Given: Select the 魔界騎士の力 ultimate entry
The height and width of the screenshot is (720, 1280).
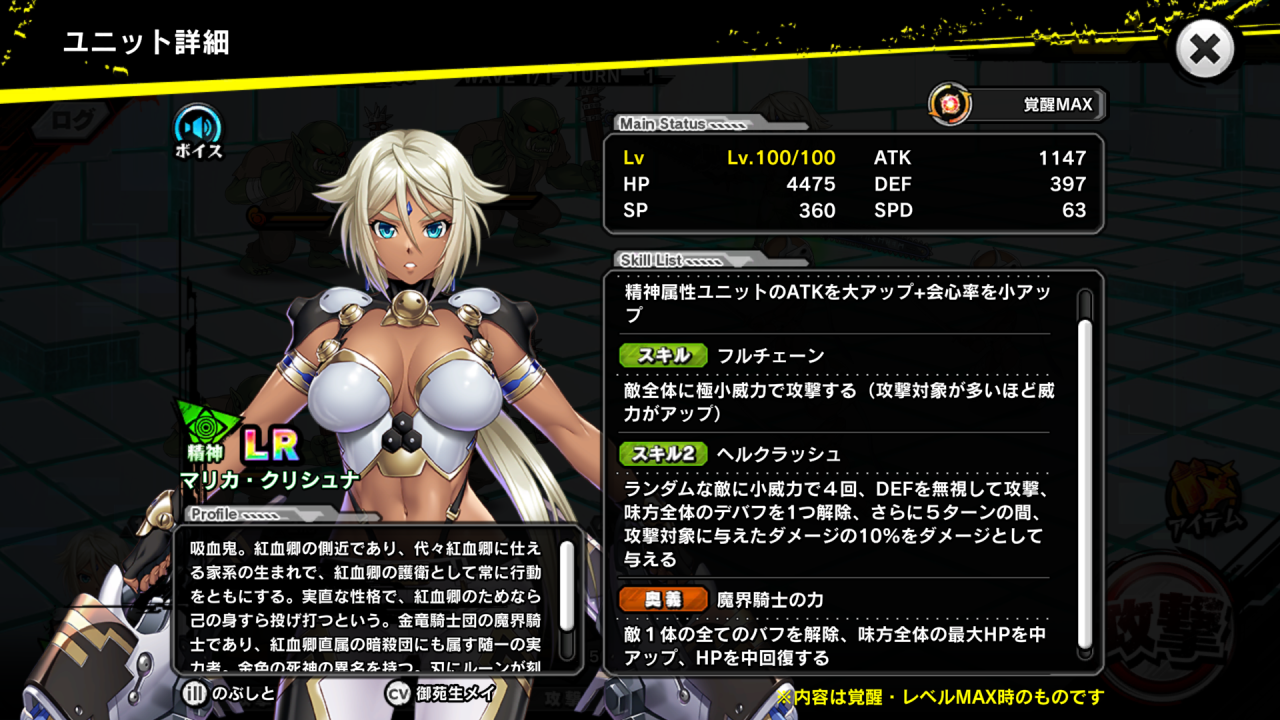Looking at the screenshot, I should pos(770,600).
